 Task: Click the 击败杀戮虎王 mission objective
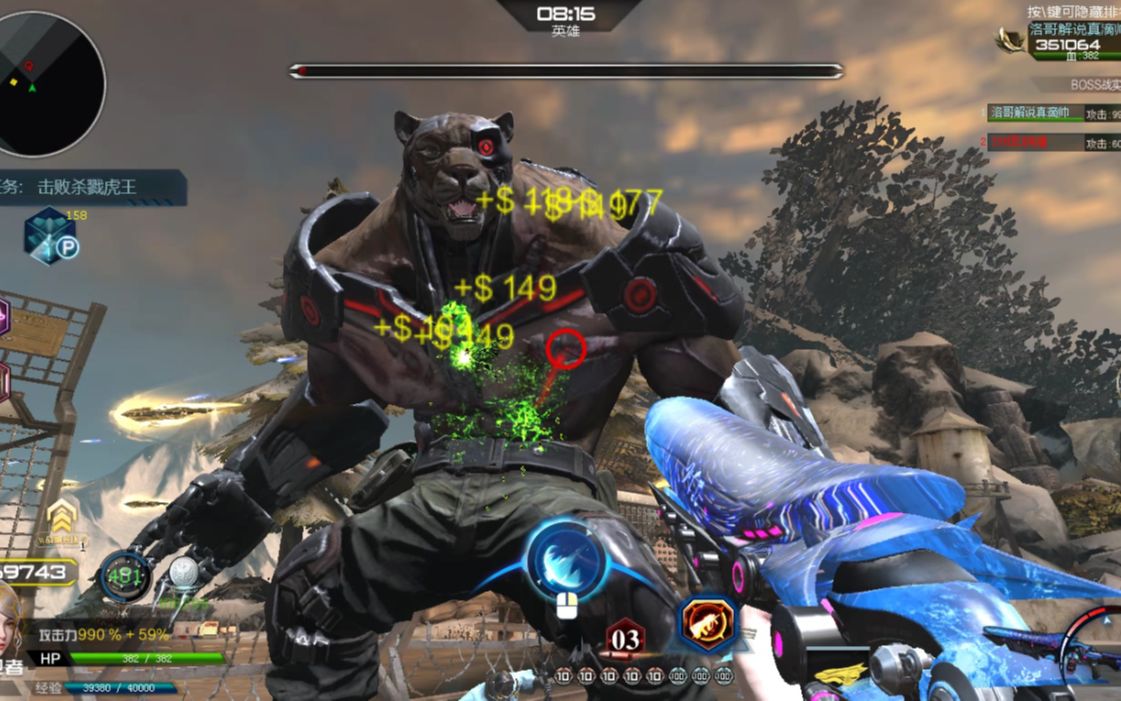tap(88, 187)
